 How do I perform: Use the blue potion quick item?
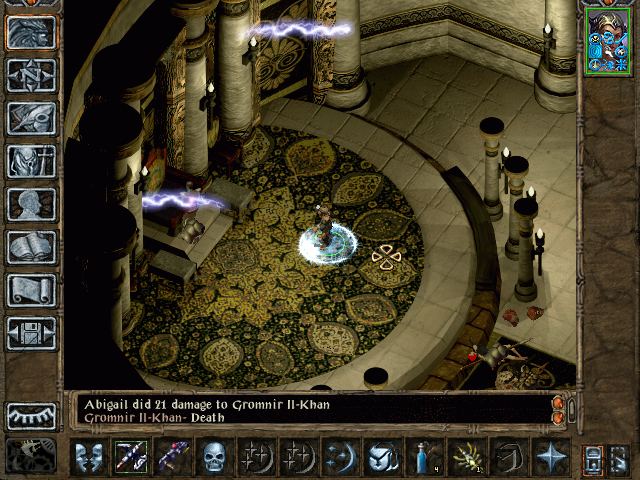click(424, 457)
